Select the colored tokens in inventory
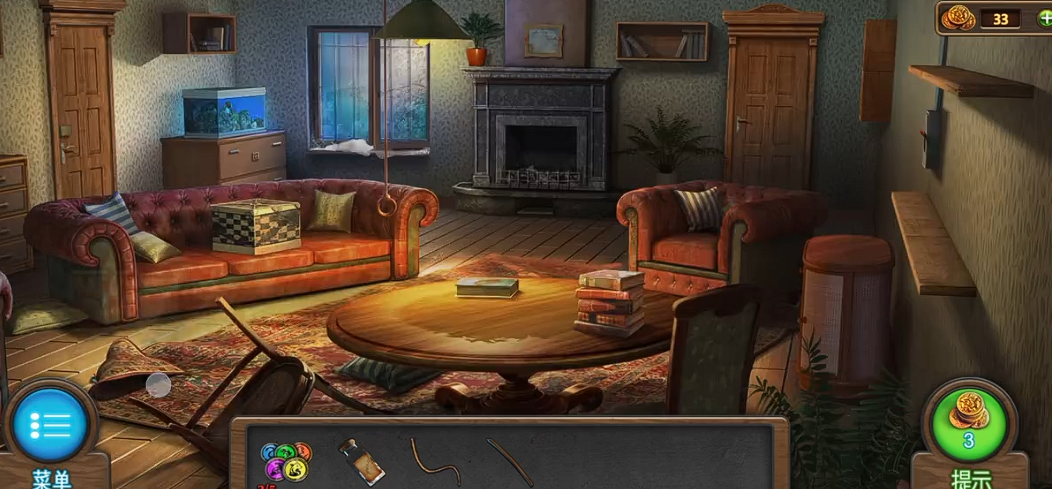This screenshot has width=1052, height=489. coord(286,461)
